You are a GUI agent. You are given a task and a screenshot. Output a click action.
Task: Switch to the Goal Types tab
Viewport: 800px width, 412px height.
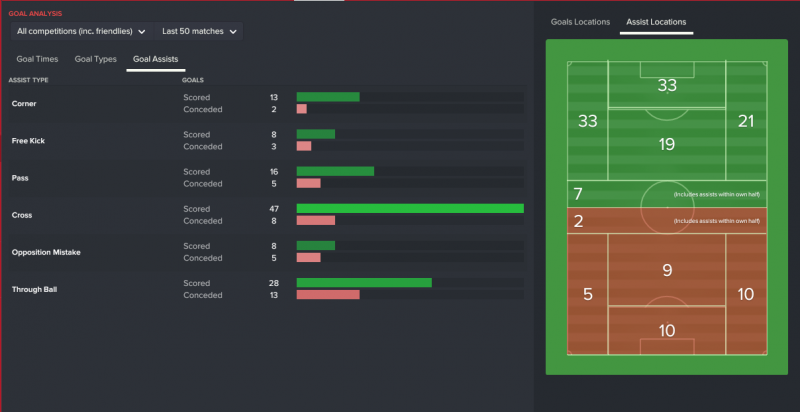[x=95, y=60]
